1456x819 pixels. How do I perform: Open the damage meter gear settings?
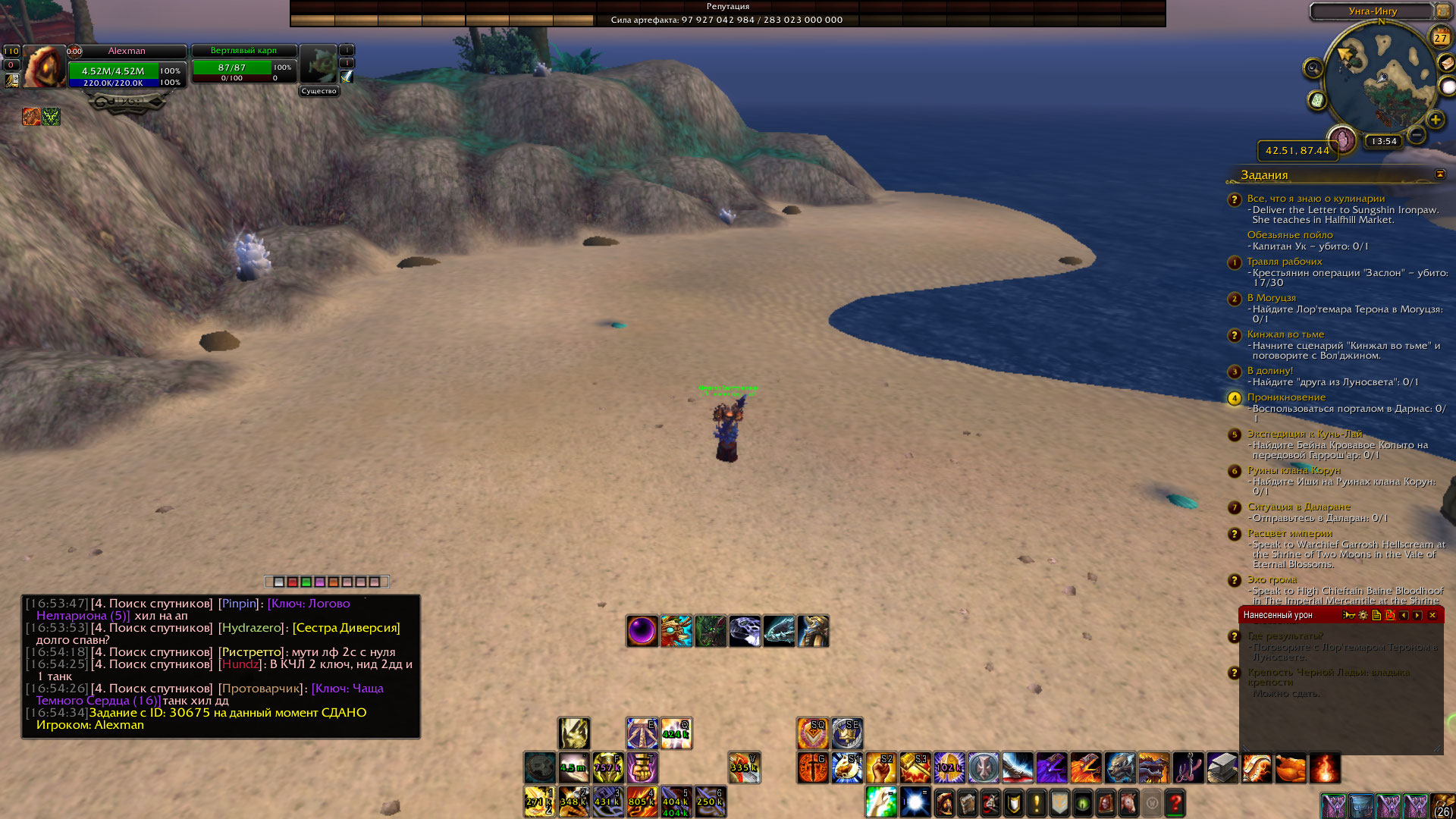click(x=1363, y=615)
